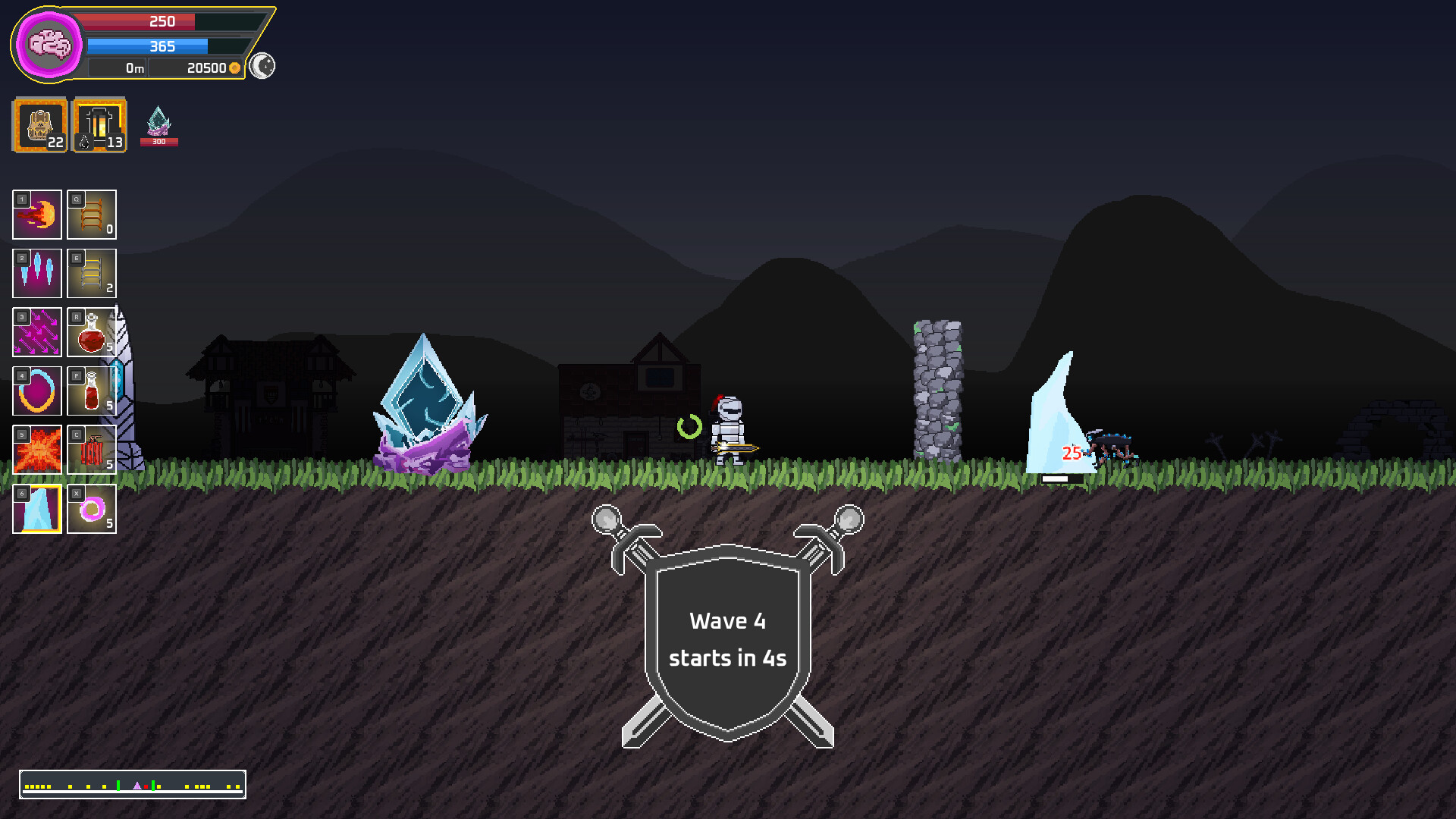The image size is (1456, 819).
Task: Select the ice shard spell in slot 2
Action: 36,274
